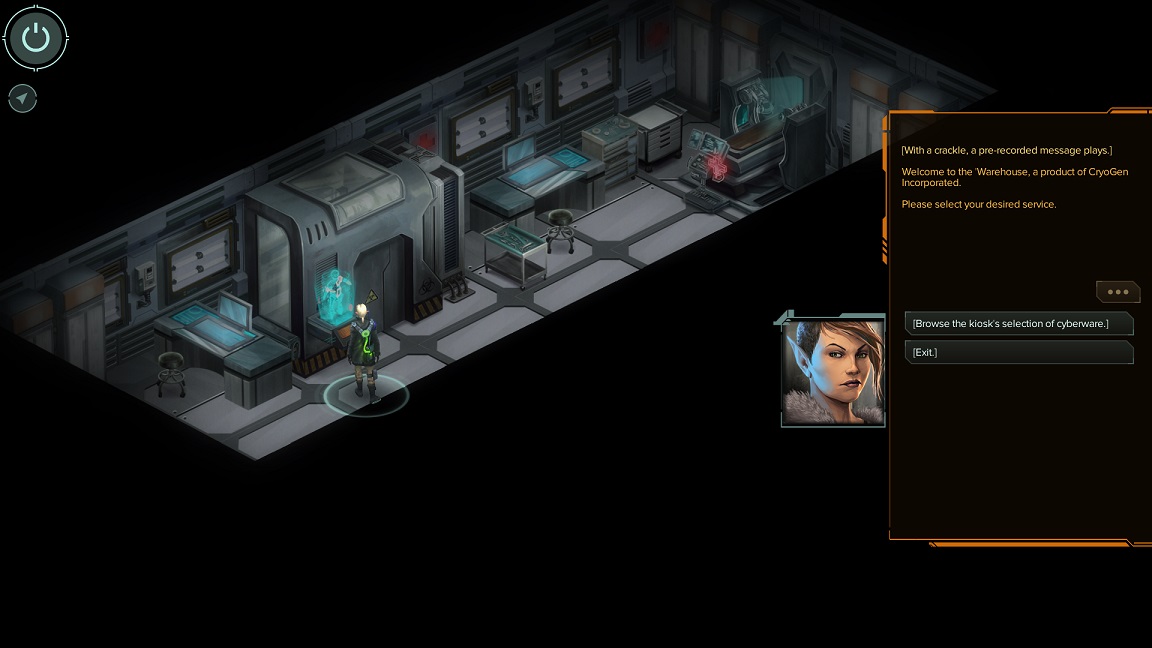The image size is (1152, 648).
Task: Choose Browse the kiosk's selection of cyberware
Action: [x=1018, y=323]
